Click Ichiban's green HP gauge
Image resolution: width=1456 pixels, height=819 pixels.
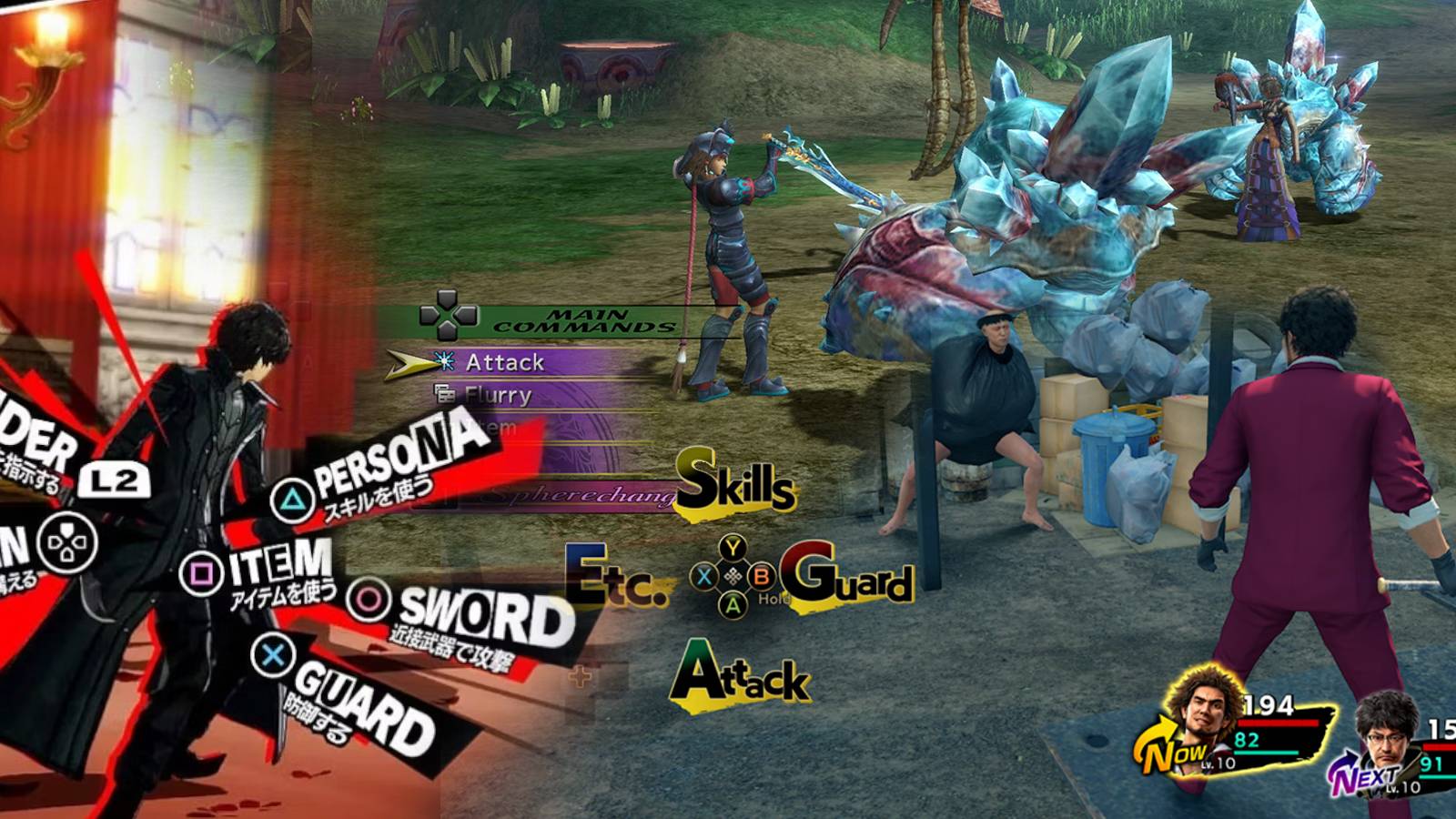point(1267,753)
